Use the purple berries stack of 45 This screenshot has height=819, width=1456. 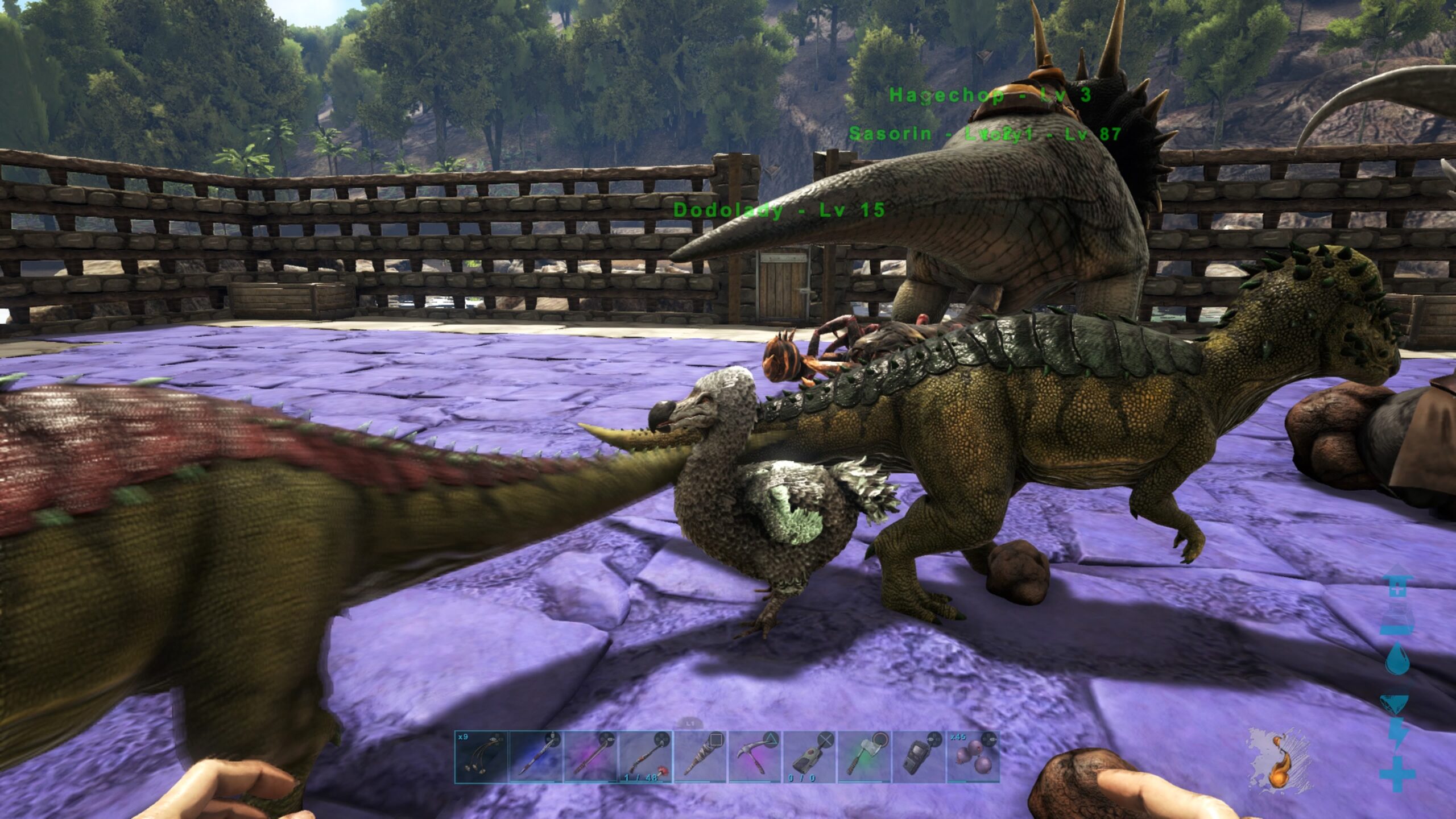point(973,757)
